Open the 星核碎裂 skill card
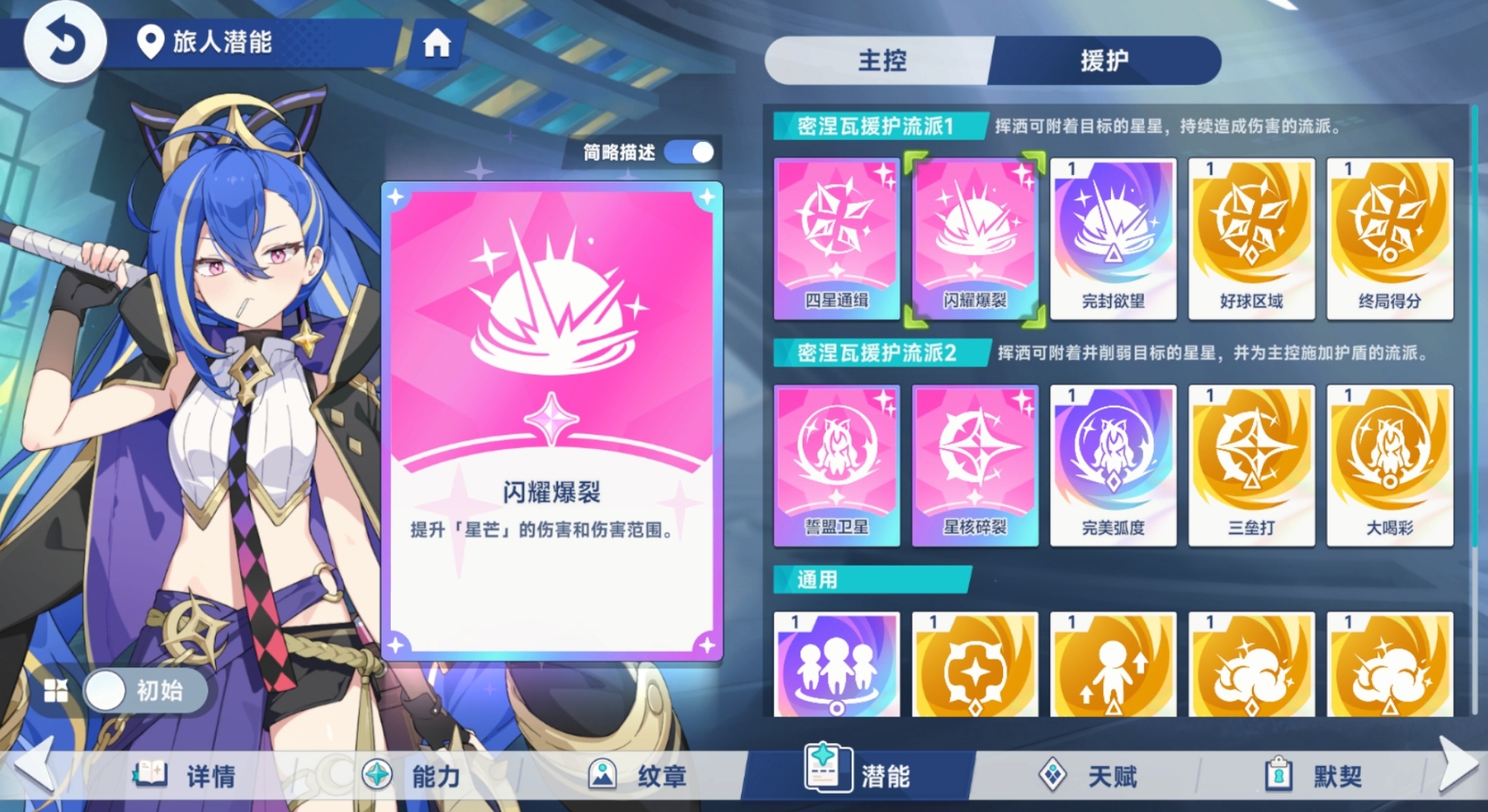This screenshot has width=1488, height=812. pos(975,464)
